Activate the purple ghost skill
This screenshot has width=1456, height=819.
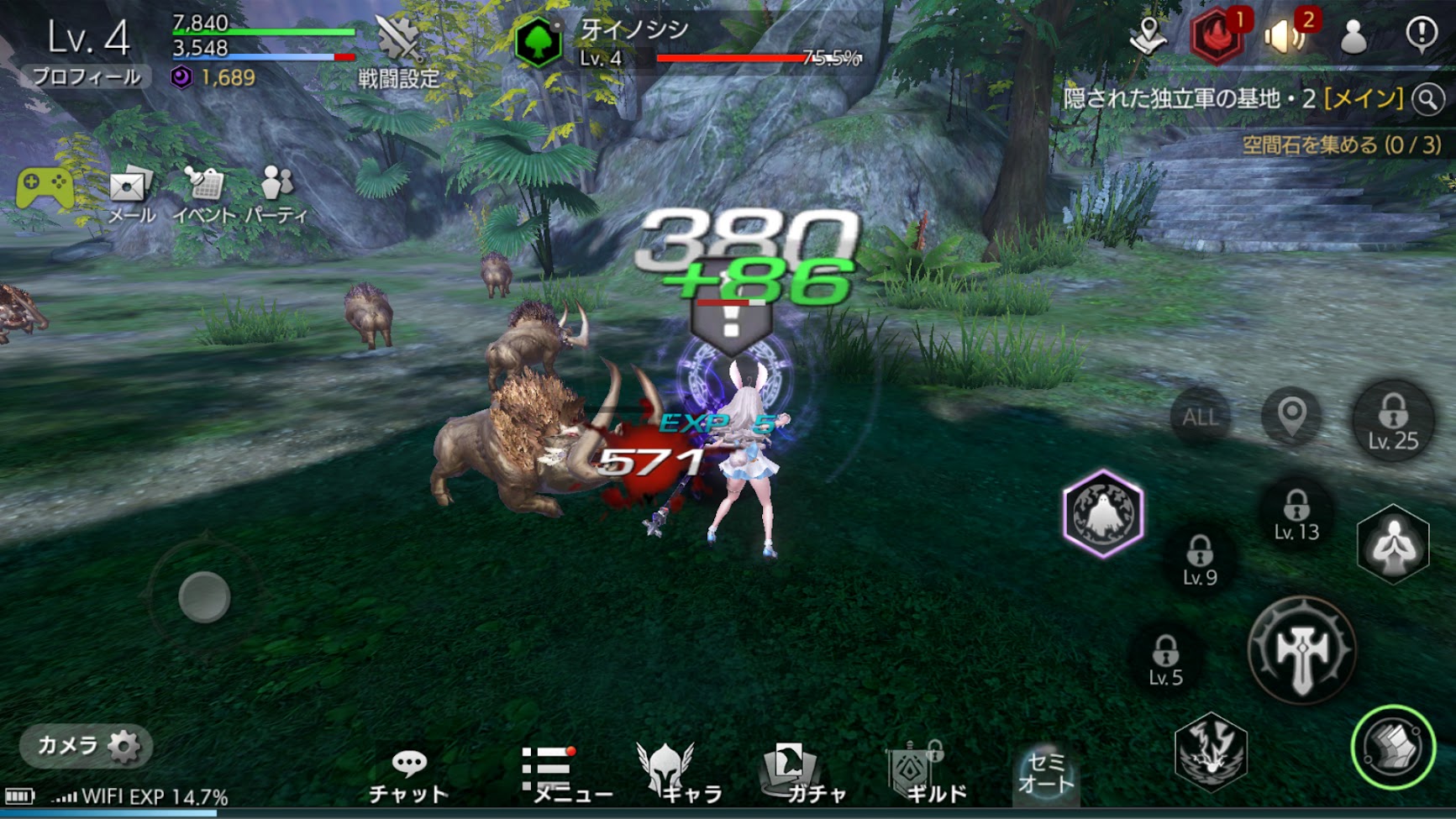pos(1103,513)
